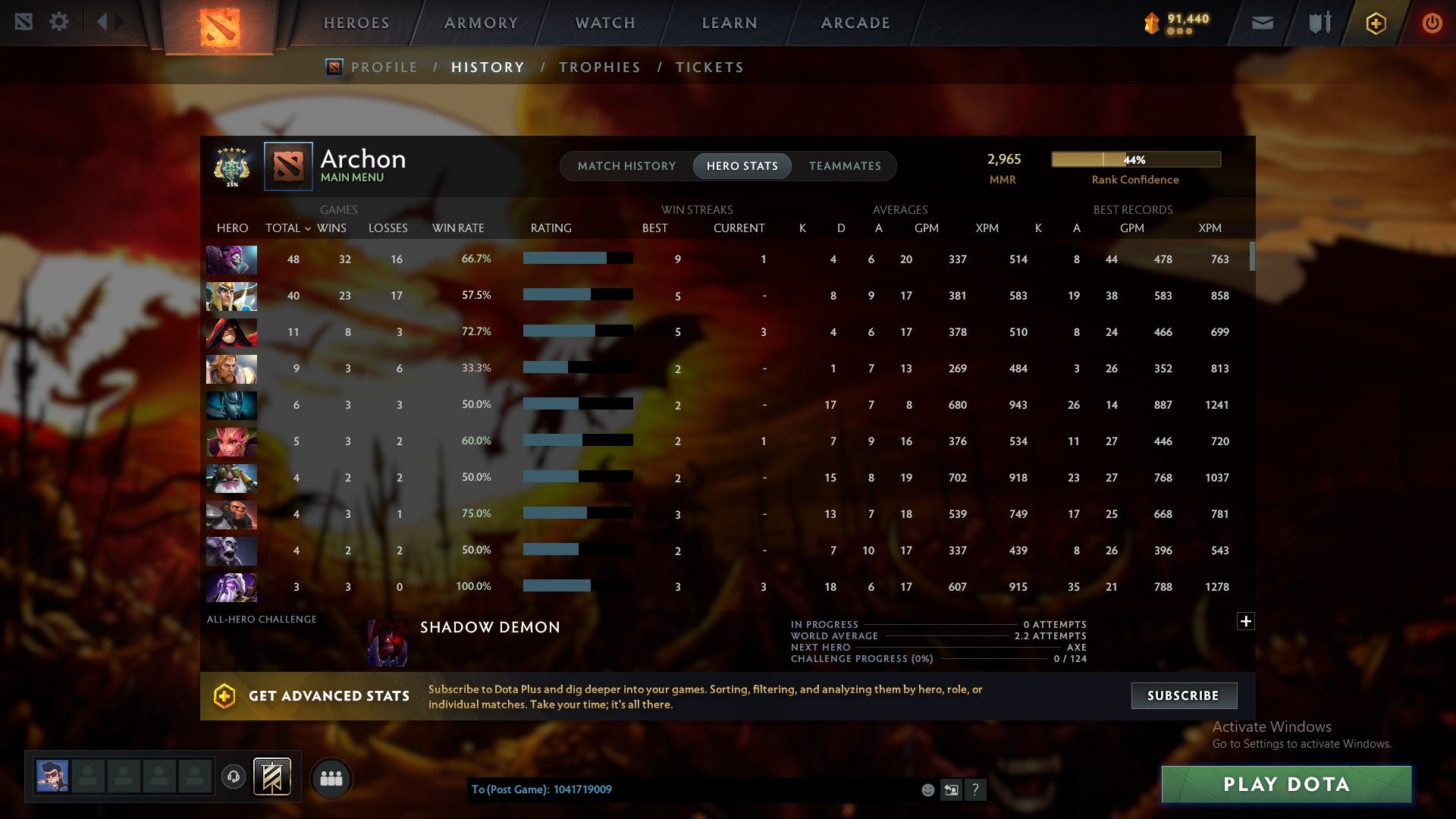Image resolution: width=1456 pixels, height=819 pixels.
Task: Open the Armory from the top menu
Action: click(481, 23)
